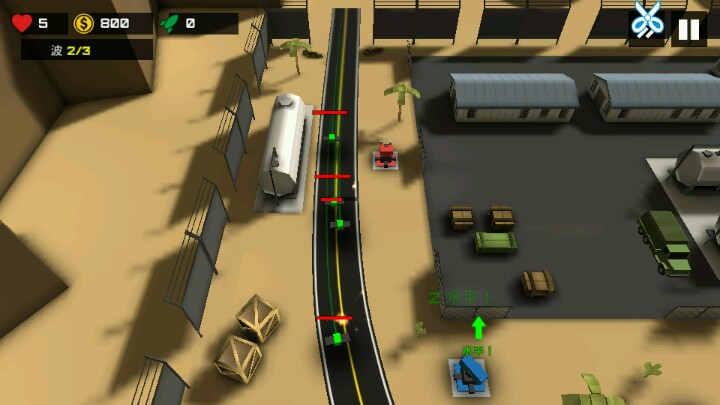The height and width of the screenshot is (405, 720).
Task: Select the red turret tower
Action: (x=386, y=156)
